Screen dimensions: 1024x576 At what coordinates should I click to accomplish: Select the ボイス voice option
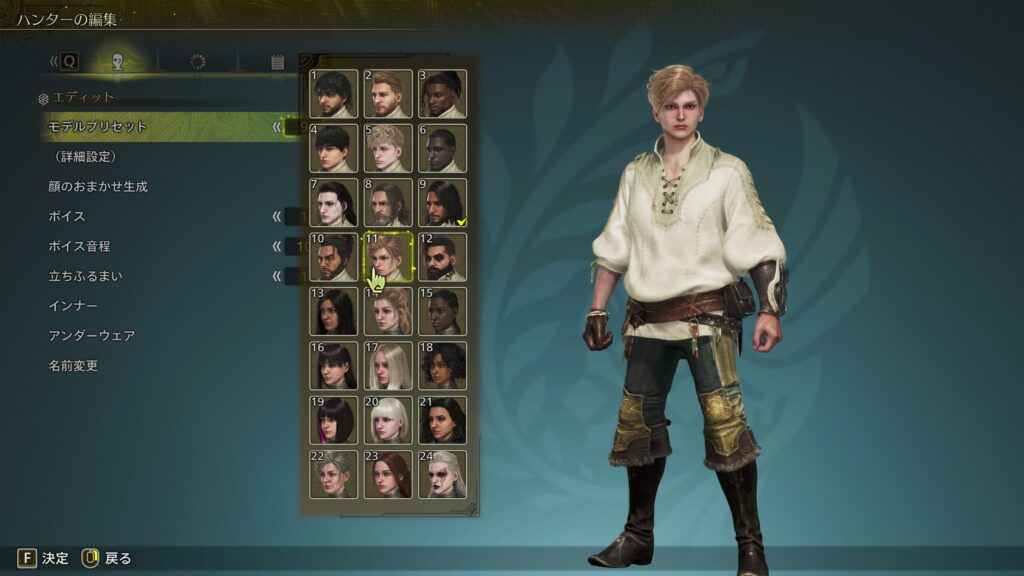pos(67,216)
